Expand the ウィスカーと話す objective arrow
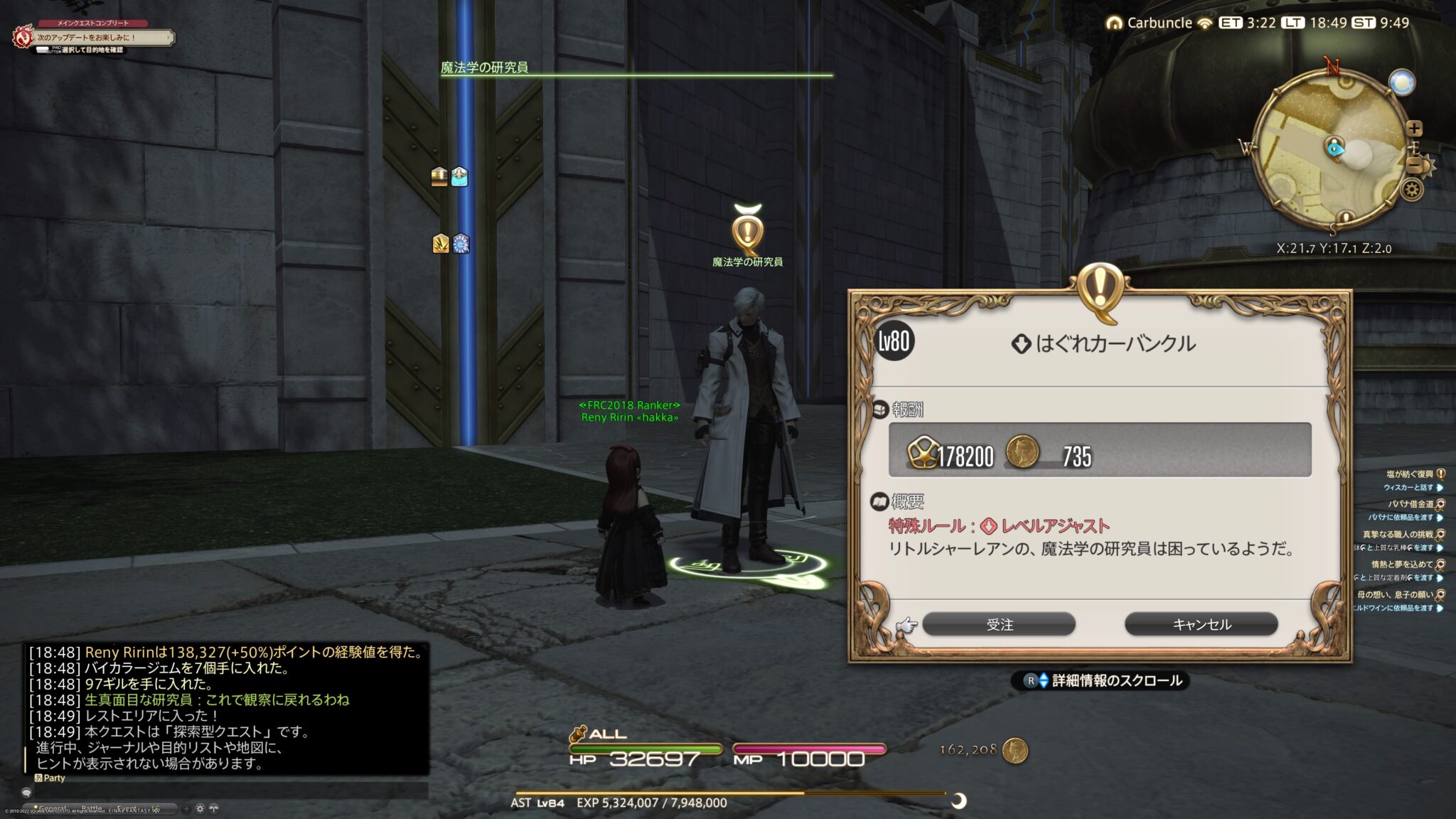The image size is (1456, 819). (1440, 488)
